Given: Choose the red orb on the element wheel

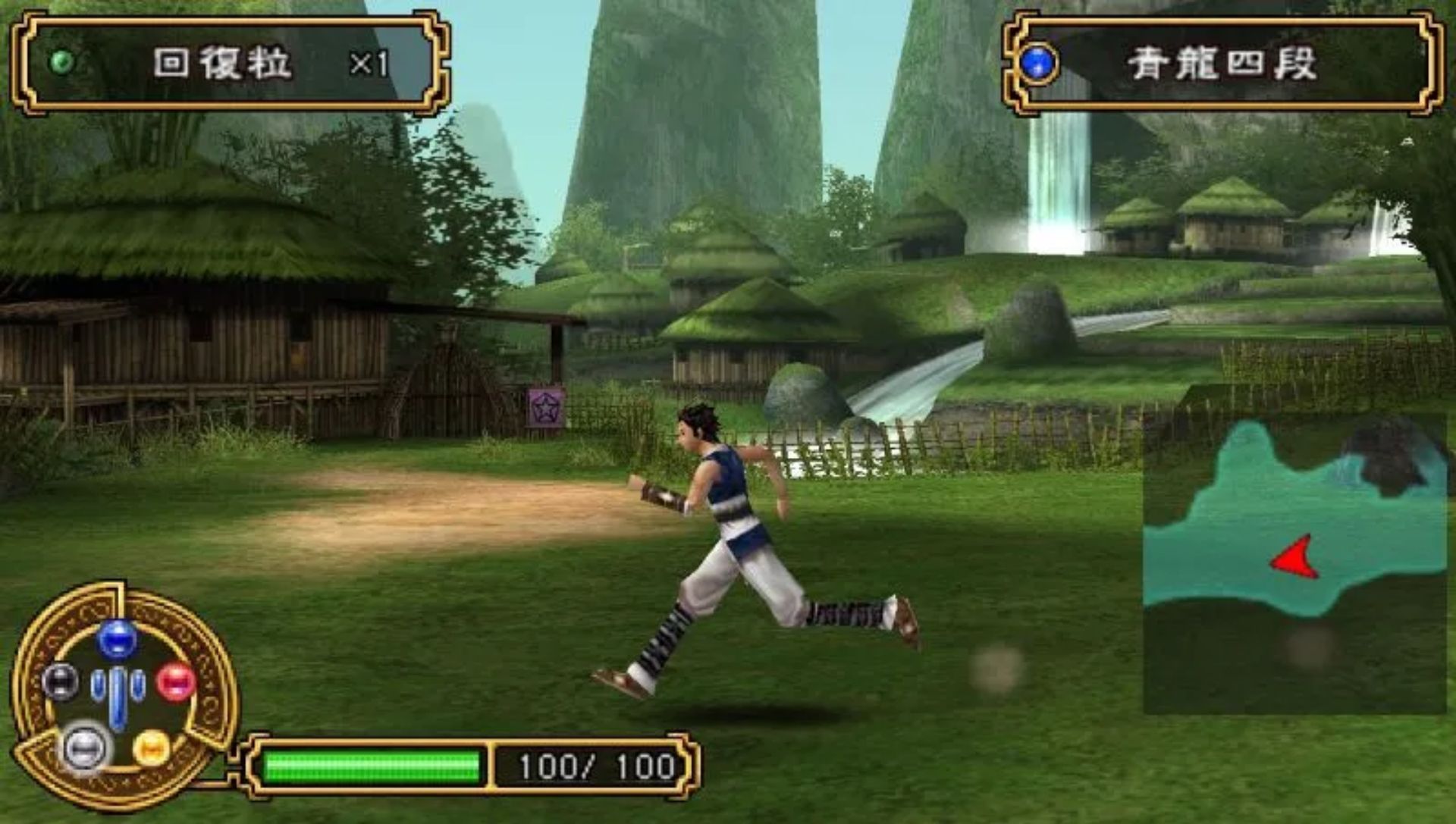Looking at the screenshot, I should pyautogui.click(x=176, y=681).
